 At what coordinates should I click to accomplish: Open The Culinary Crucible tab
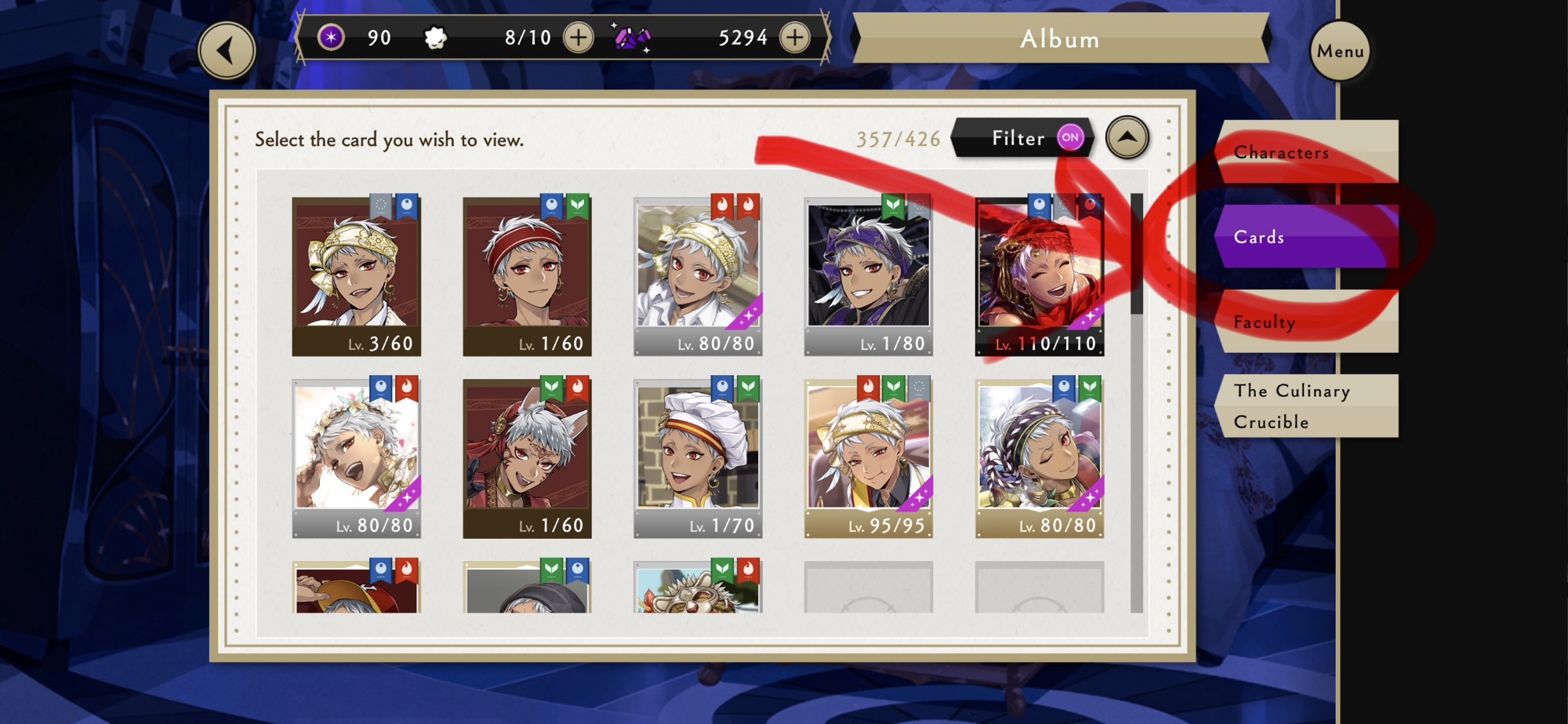[x=1306, y=406]
